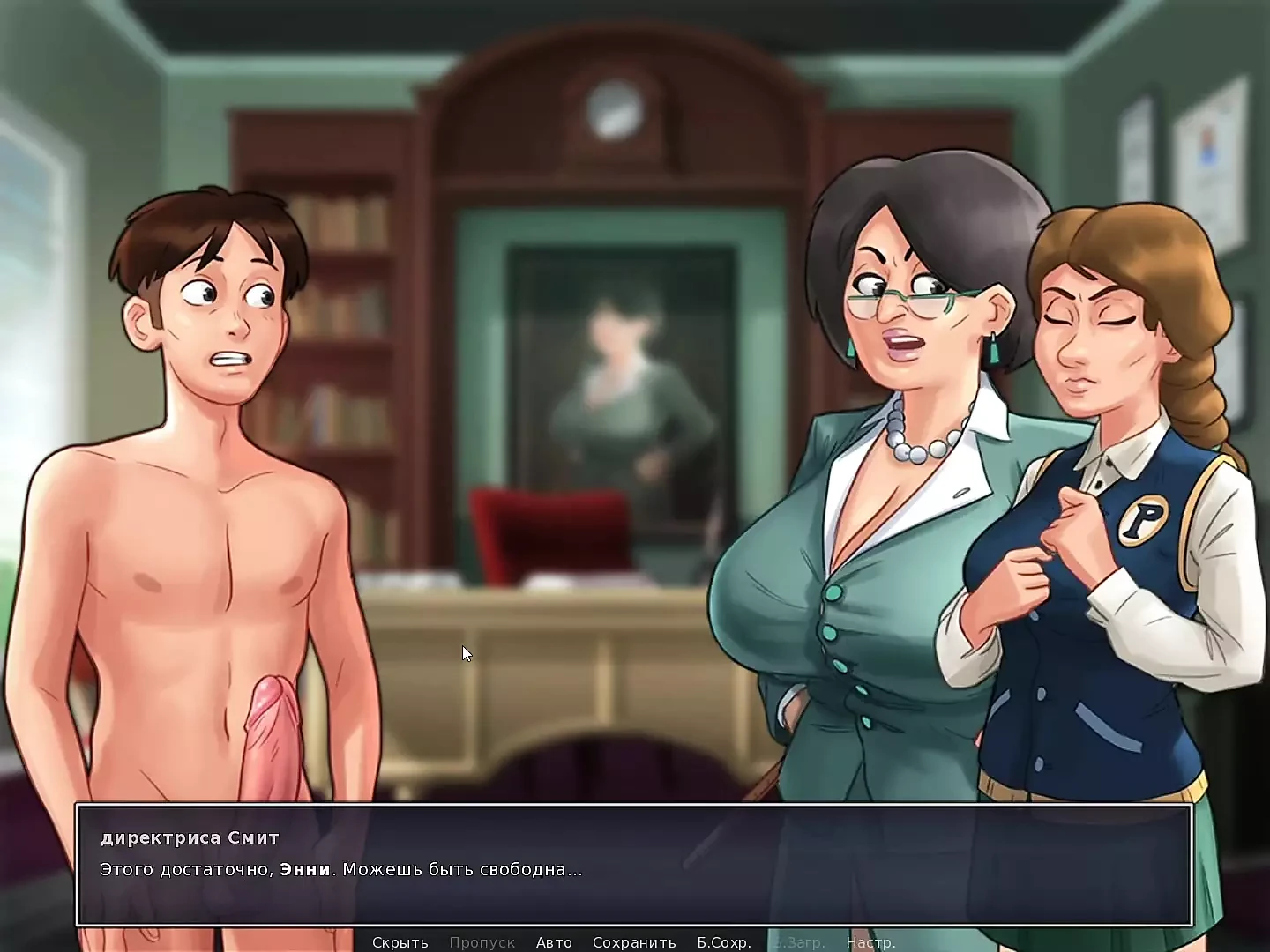
Task: Open Настр. to access game settings
Action: click(871, 942)
